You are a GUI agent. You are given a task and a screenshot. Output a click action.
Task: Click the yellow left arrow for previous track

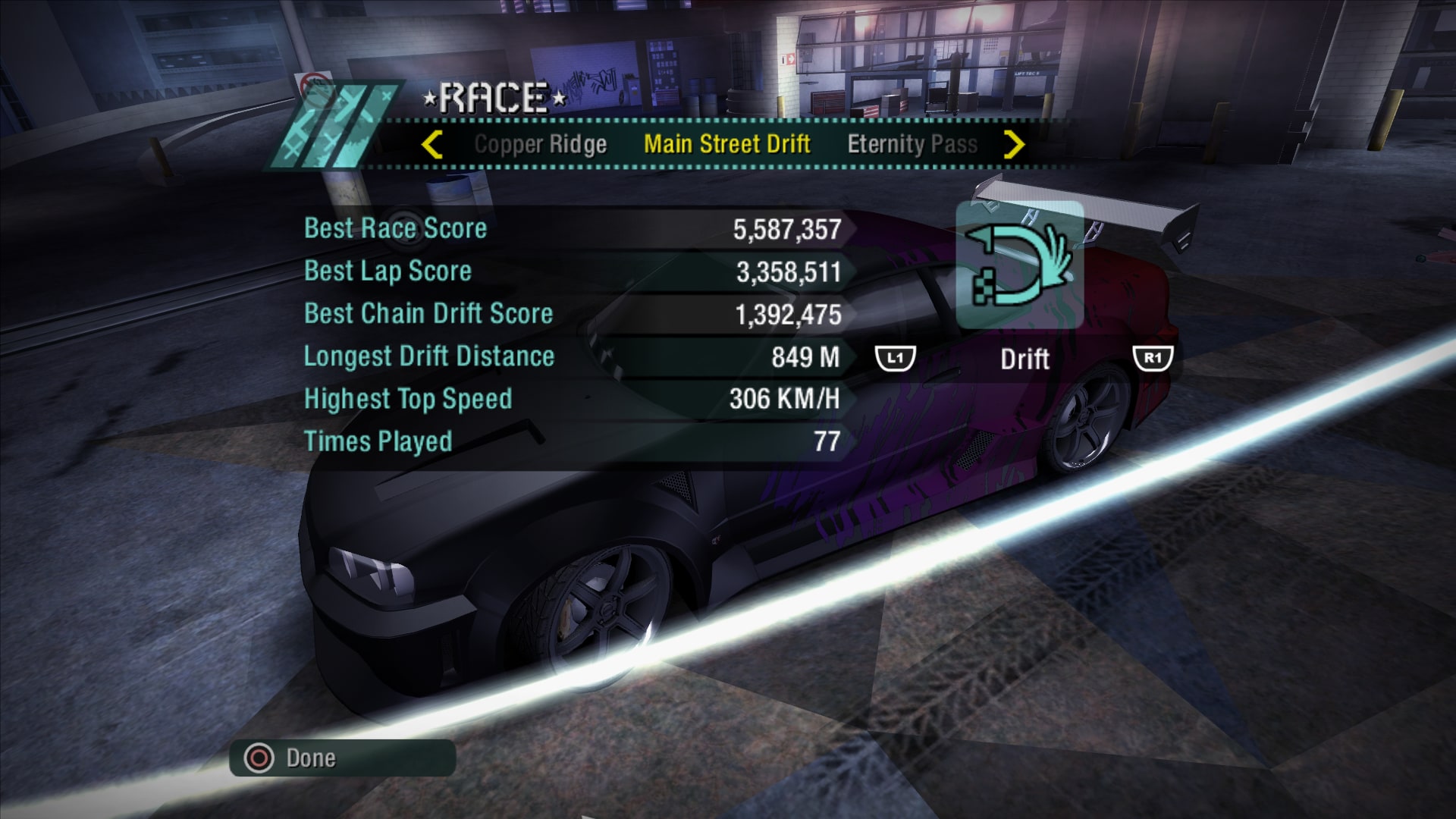tap(431, 144)
